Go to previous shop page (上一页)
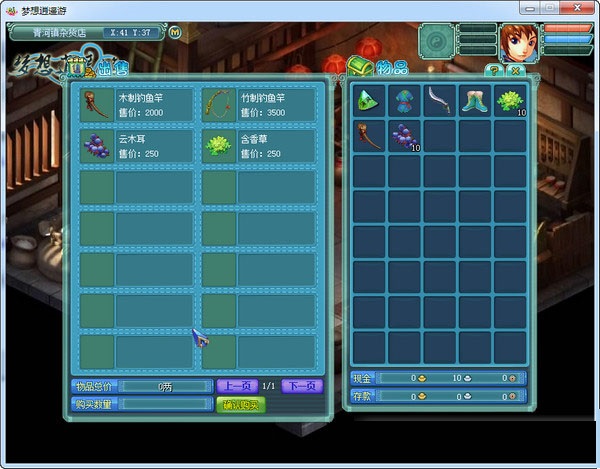This screenshot has height=469, width=600. [x=237, y=386]
